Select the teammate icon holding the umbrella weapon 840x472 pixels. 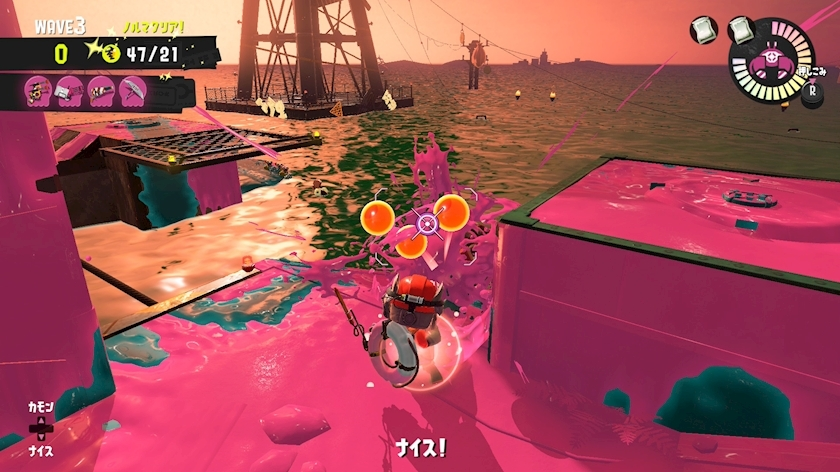[x=132, y=92]
